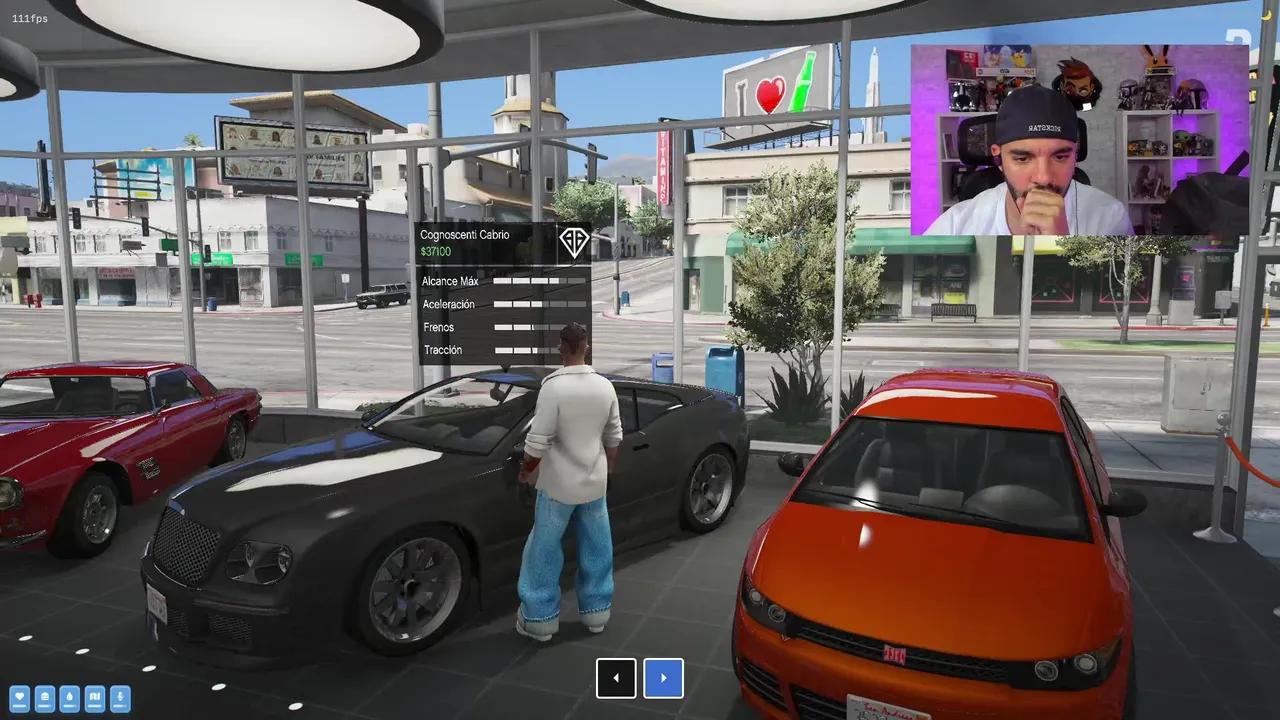Screen dimensions: 1280x720
Task: Go to the next vehicle using the blue arrow
Action: pyautogui.click(x=664, y=678)
